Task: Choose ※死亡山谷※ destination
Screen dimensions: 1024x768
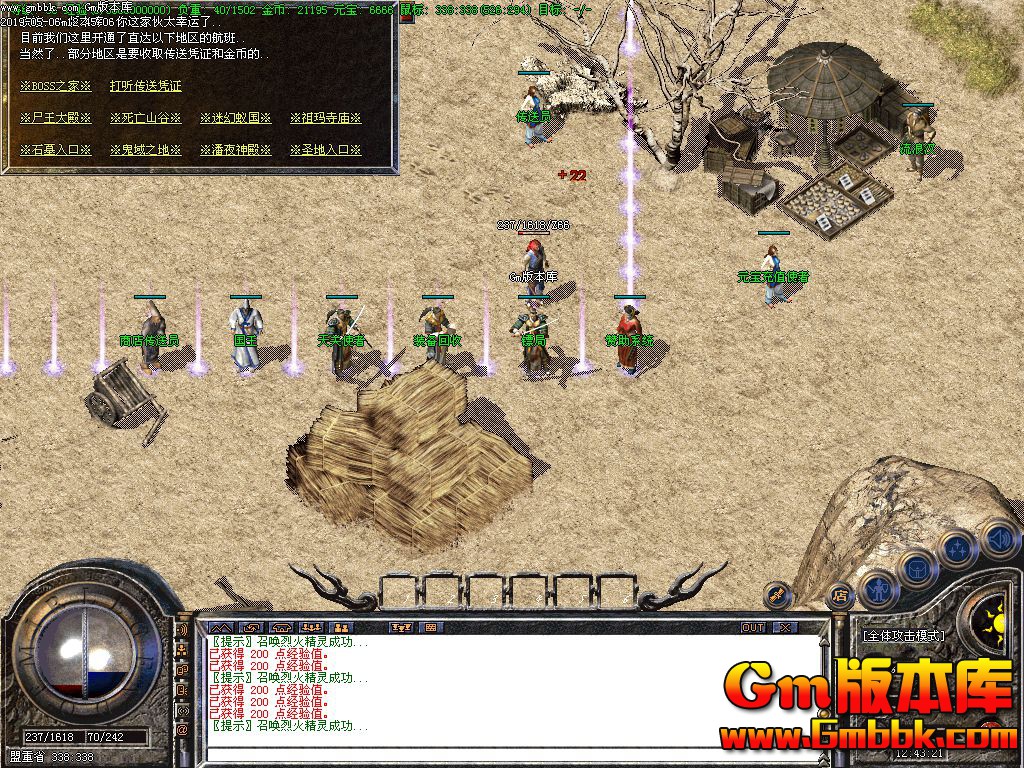Action: click(x=146, y=118)
